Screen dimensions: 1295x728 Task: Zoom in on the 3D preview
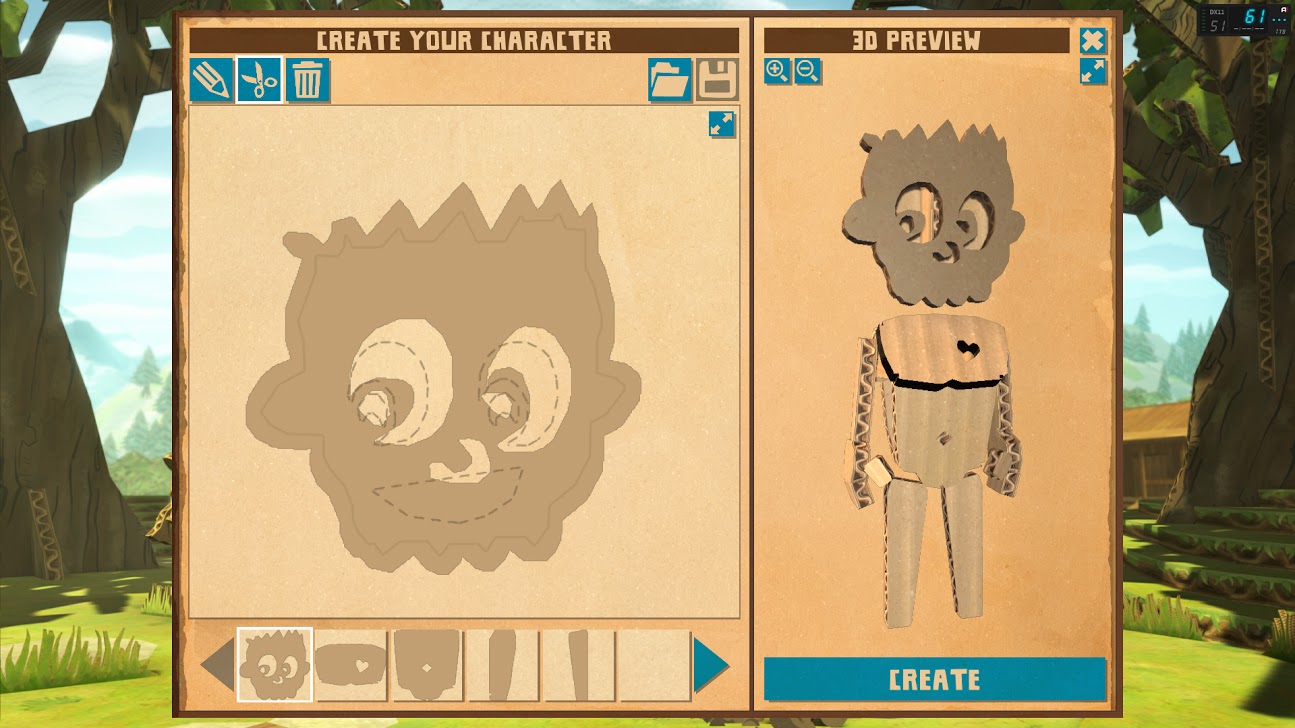point(776,72)
